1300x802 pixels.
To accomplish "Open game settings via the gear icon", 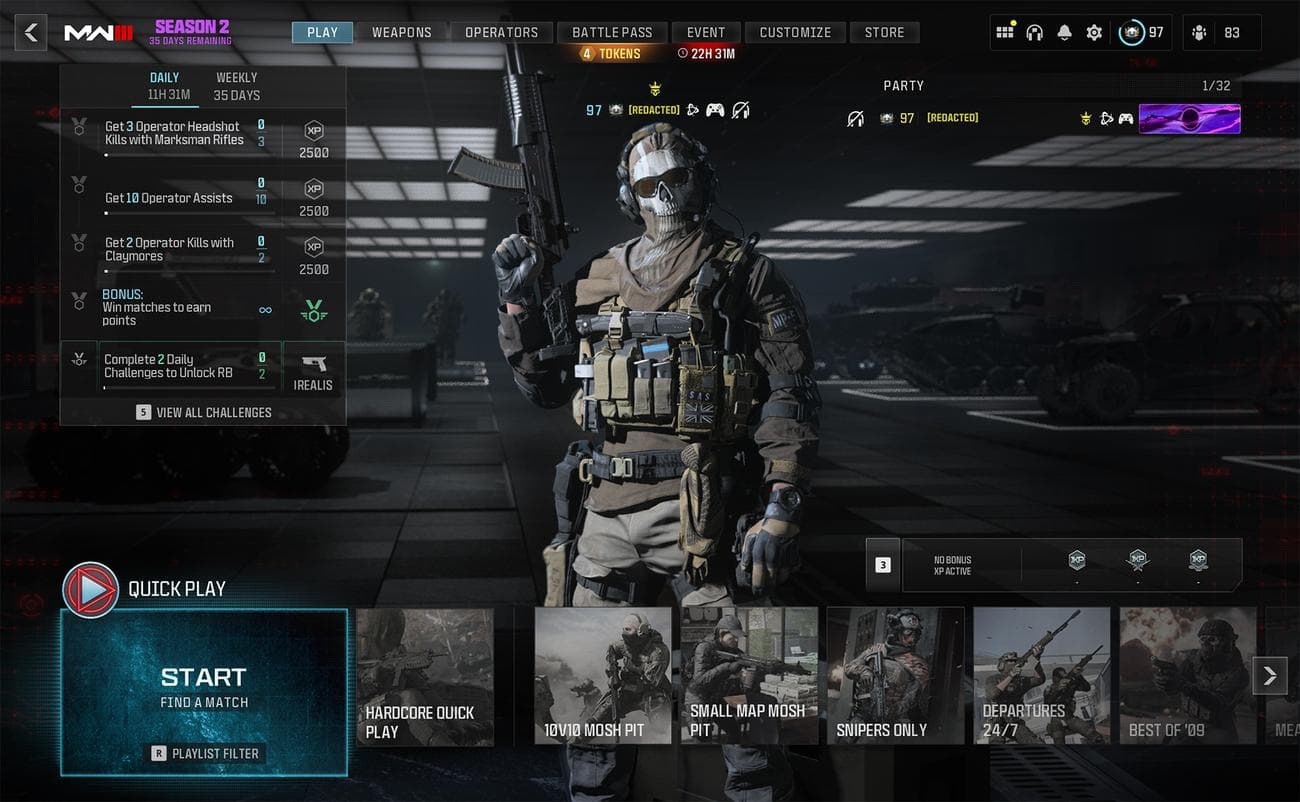I will (x=1094, y=32).
